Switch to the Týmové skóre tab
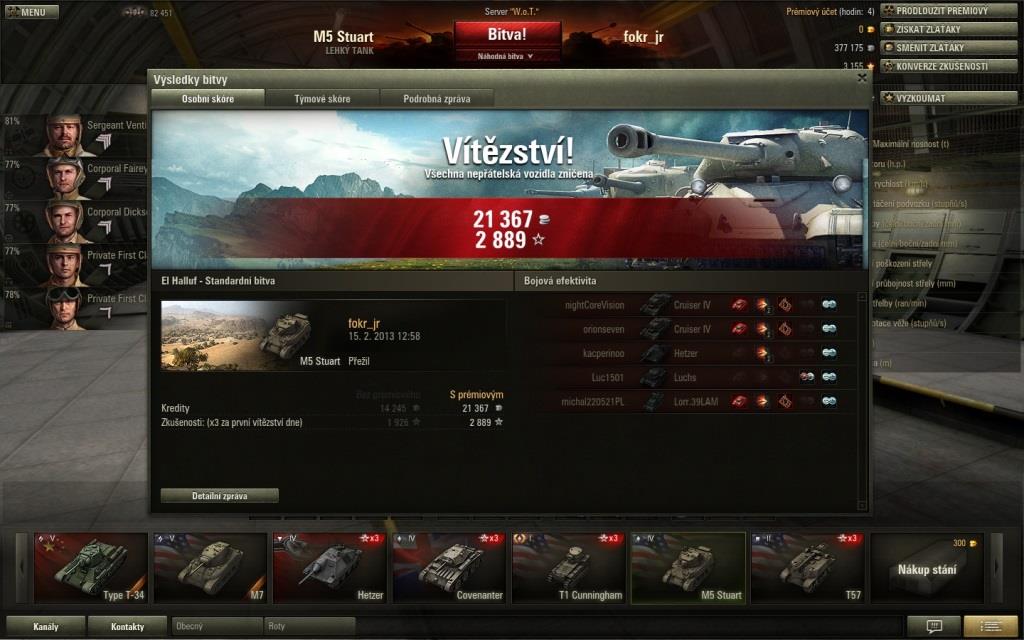This screenshot has width=1024, height=640. point(322,98)
